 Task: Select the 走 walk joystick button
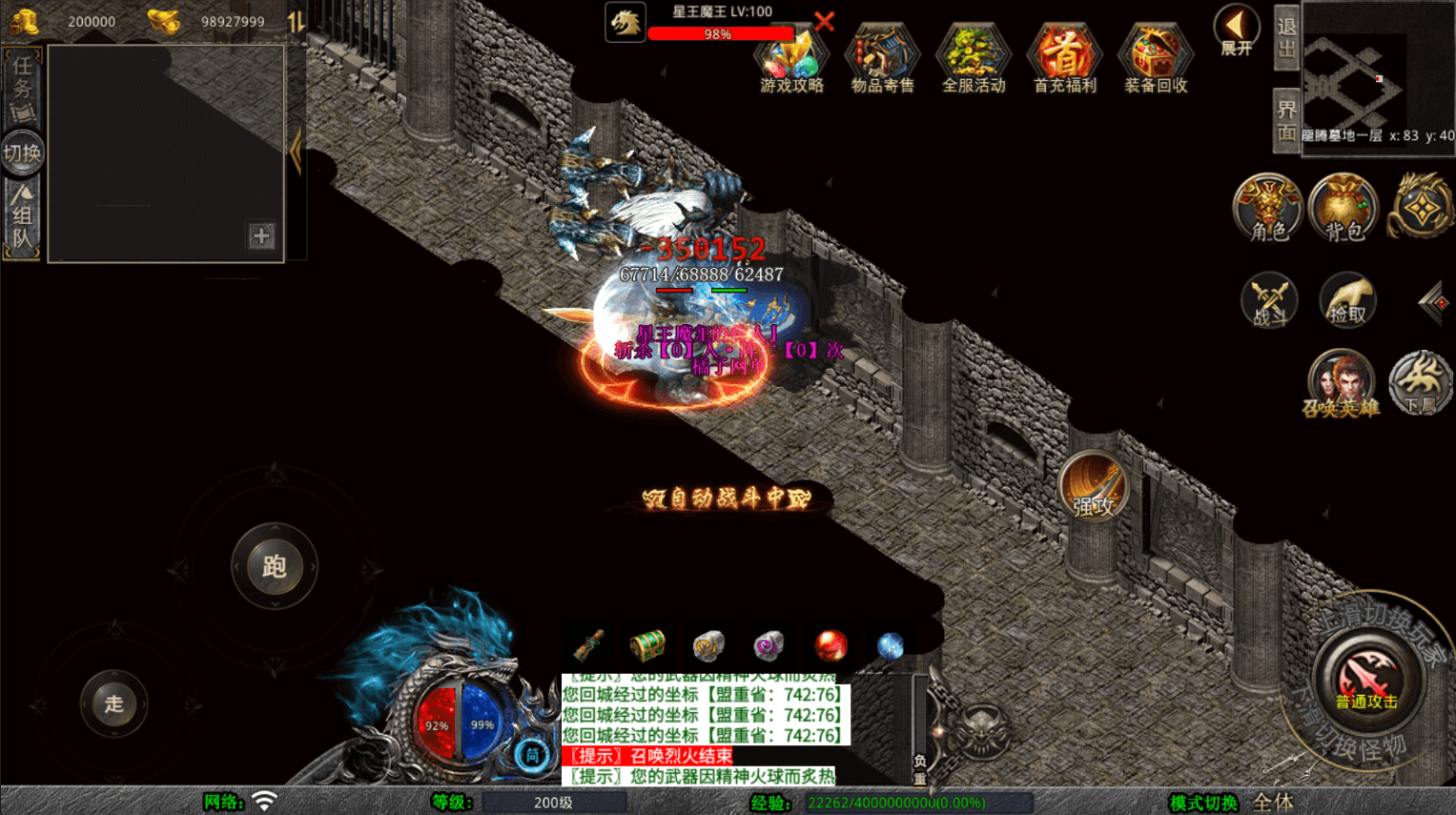114,704
